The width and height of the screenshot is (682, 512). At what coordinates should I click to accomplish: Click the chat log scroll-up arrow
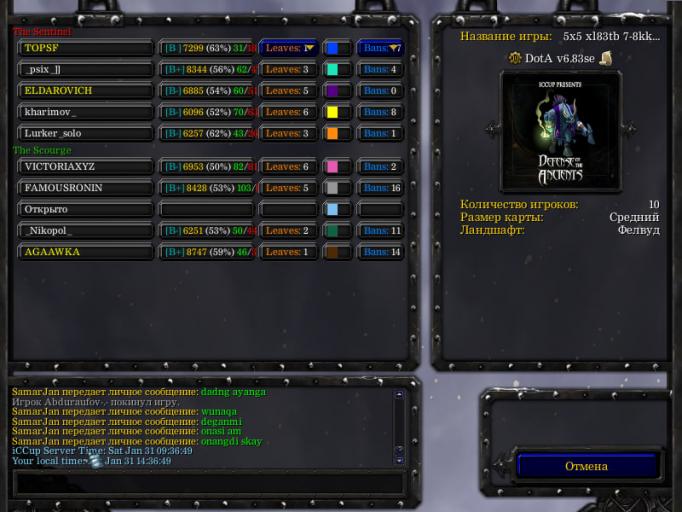[399, 394]
